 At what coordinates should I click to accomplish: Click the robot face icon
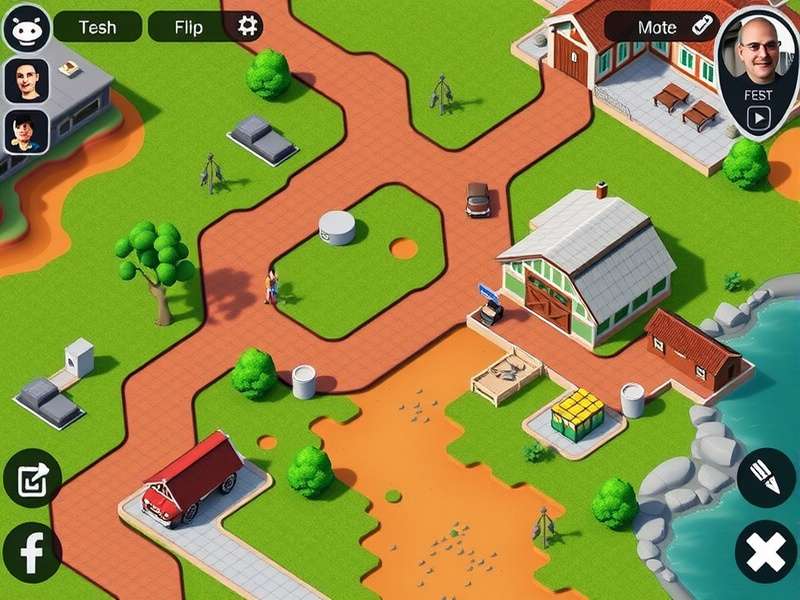coord(27,28)
